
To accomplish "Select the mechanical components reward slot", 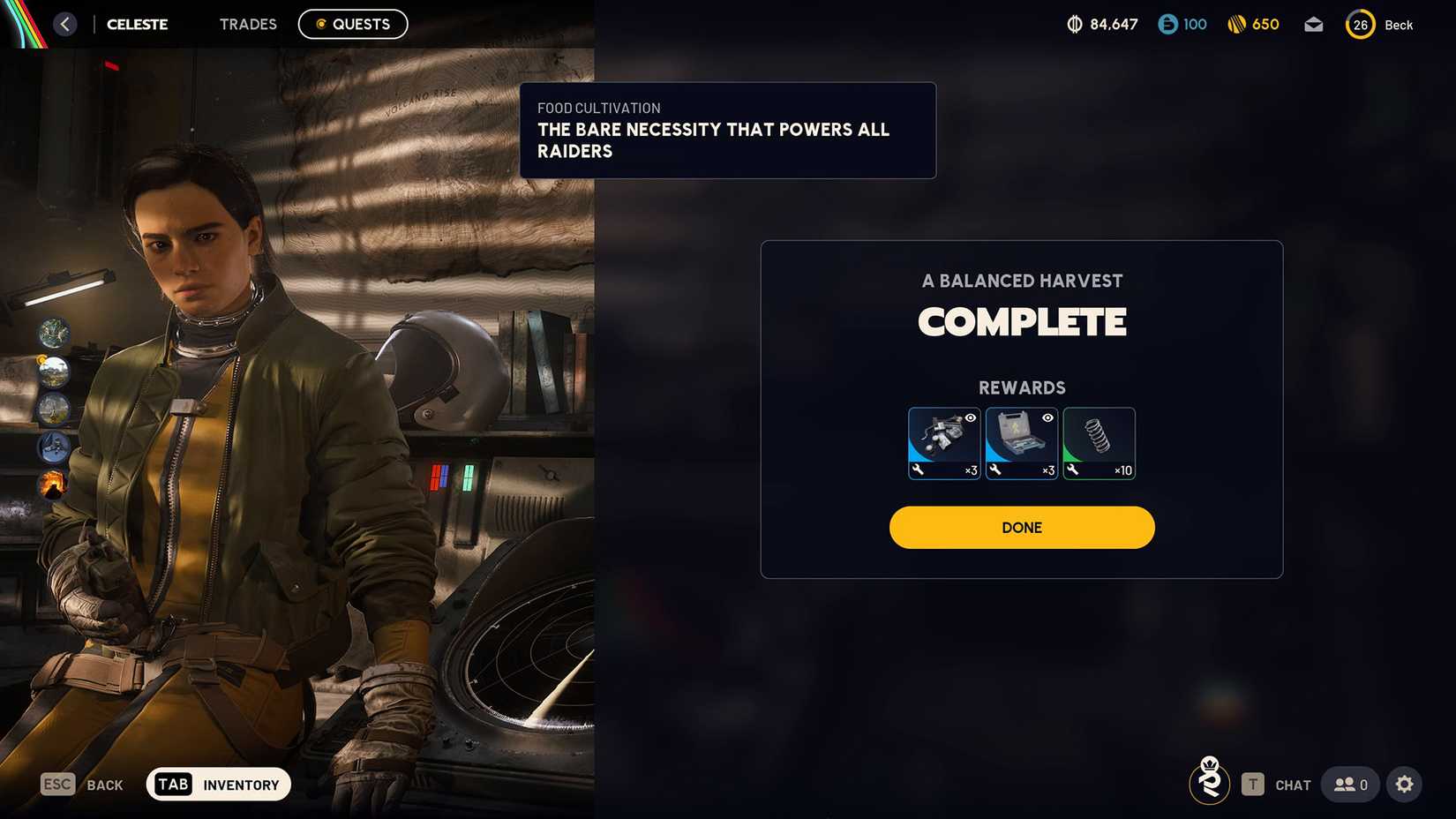I will (x=943, y=443).
